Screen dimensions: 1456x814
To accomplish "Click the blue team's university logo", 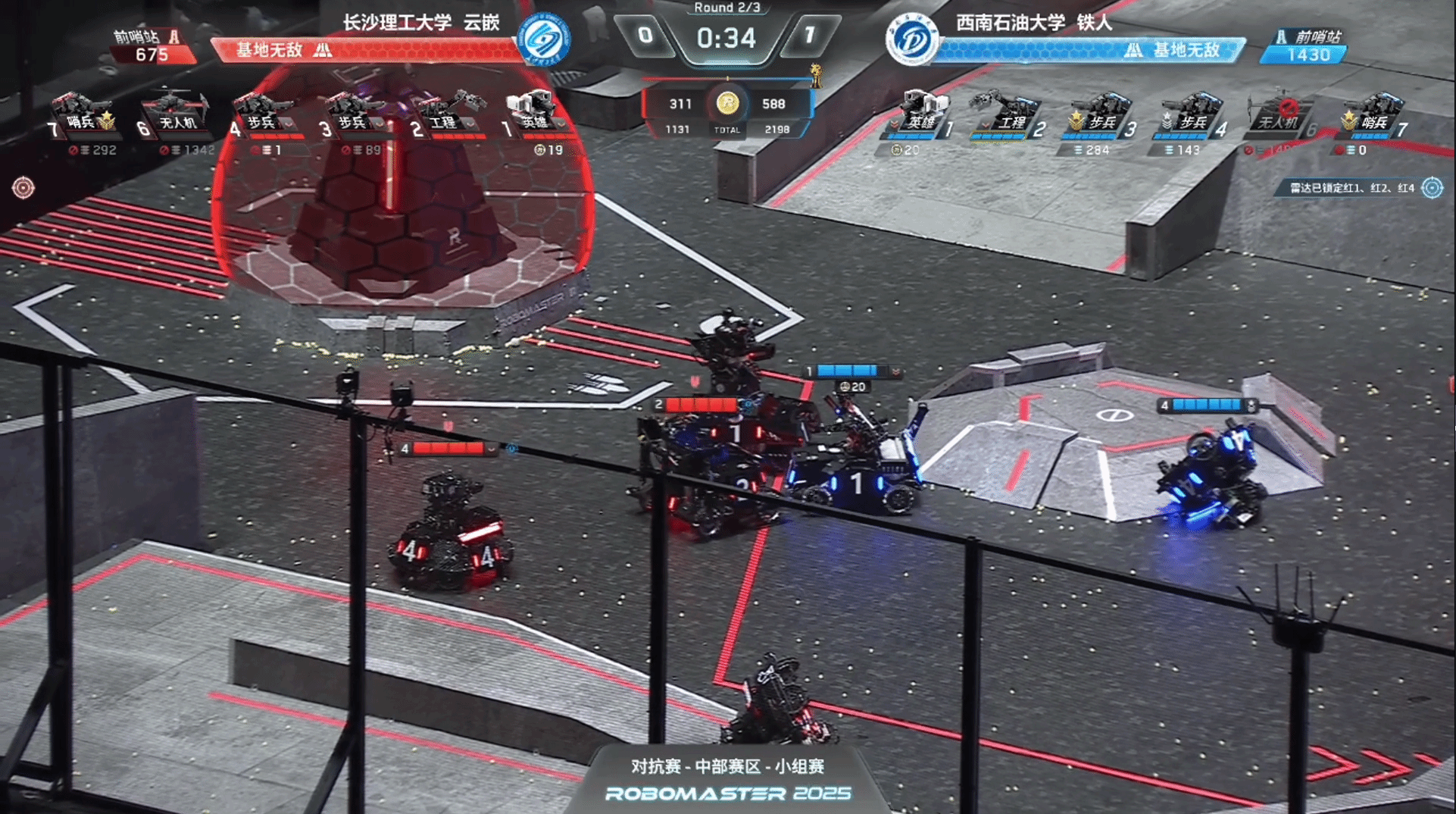I will (911, 39).
